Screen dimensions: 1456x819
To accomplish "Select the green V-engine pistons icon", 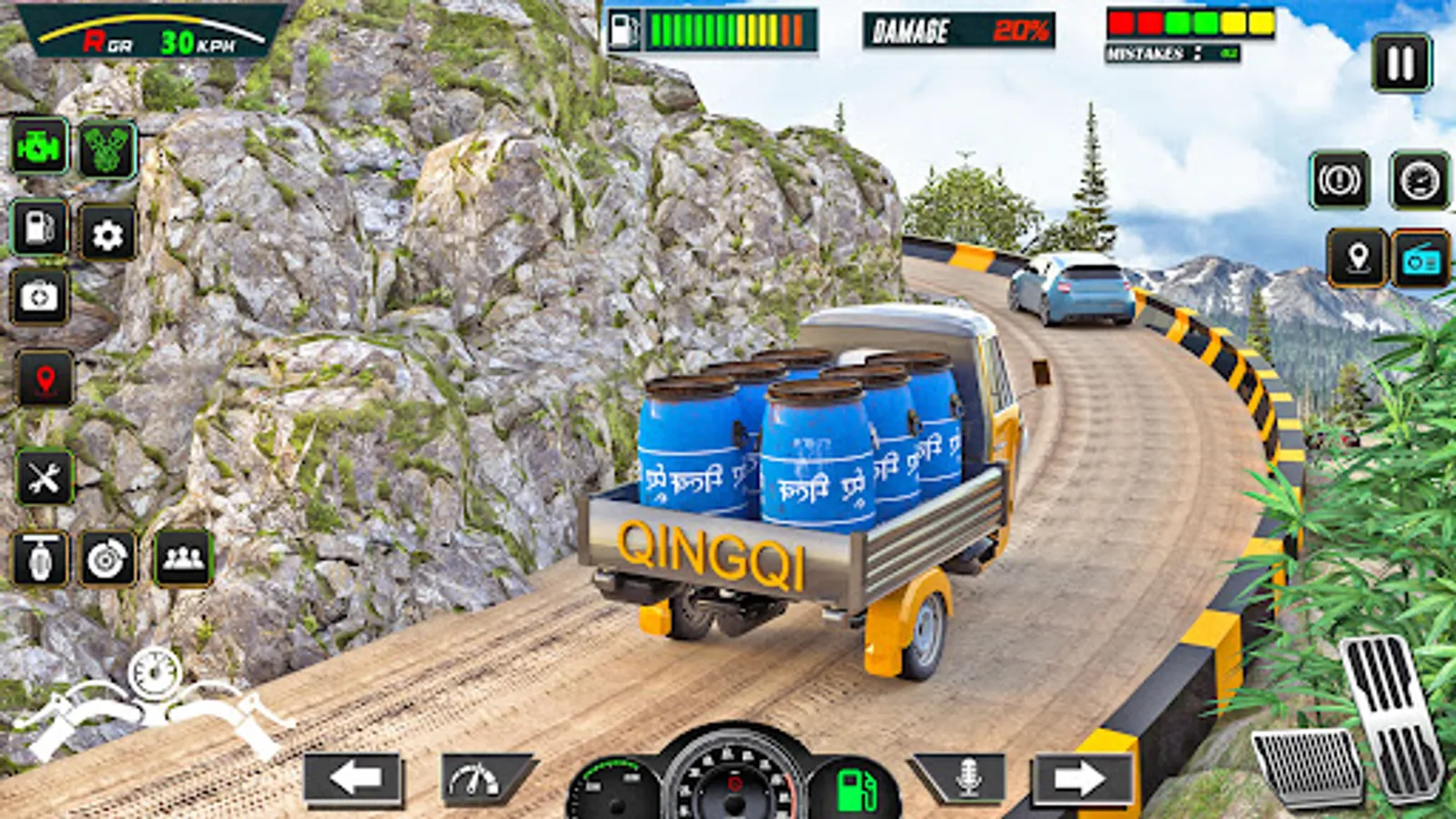I will pyautogui.click(x=108, y=149).
